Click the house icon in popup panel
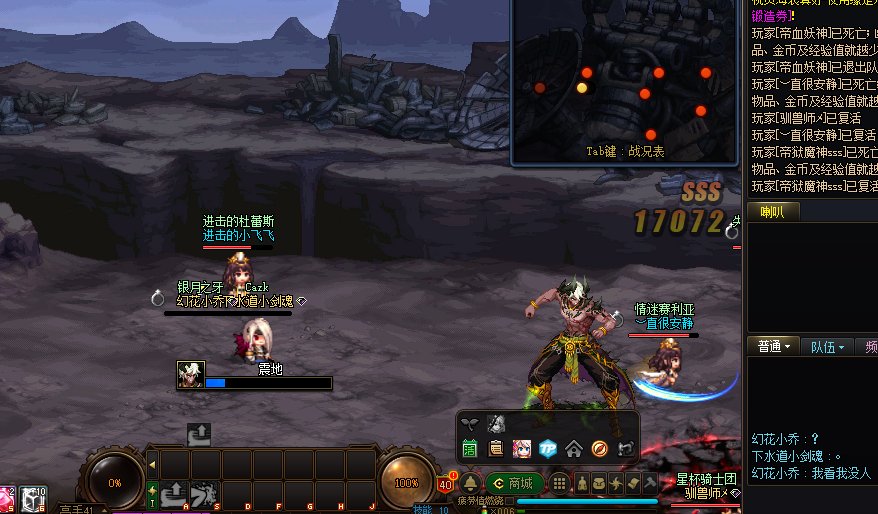Screen dimensions: 878x514 tap(573, 448)
